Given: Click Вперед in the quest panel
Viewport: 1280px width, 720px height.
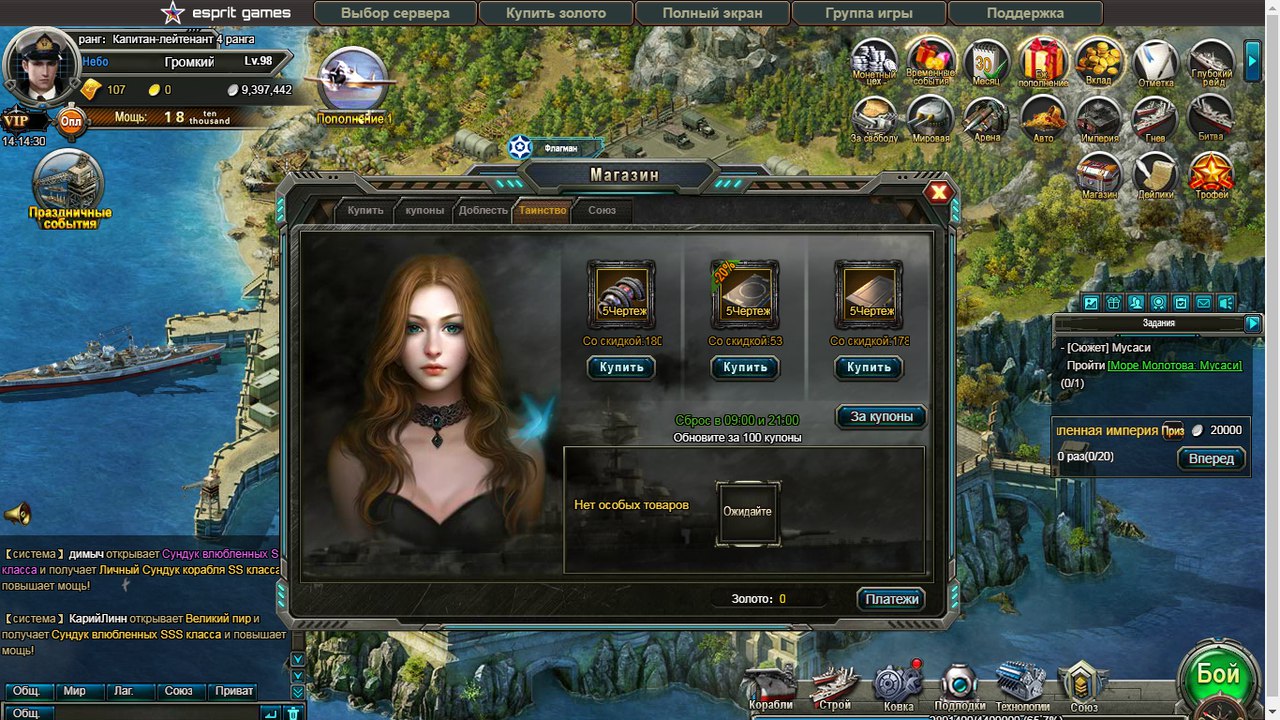Looking at the screenshot, I should 1211,459.
